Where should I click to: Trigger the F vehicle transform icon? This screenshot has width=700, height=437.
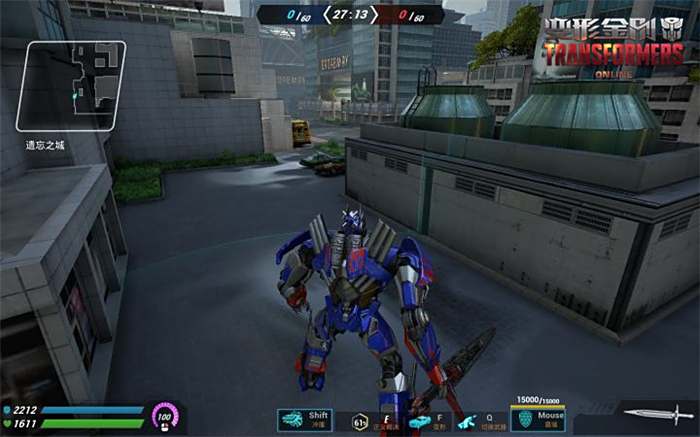point(419,421)
